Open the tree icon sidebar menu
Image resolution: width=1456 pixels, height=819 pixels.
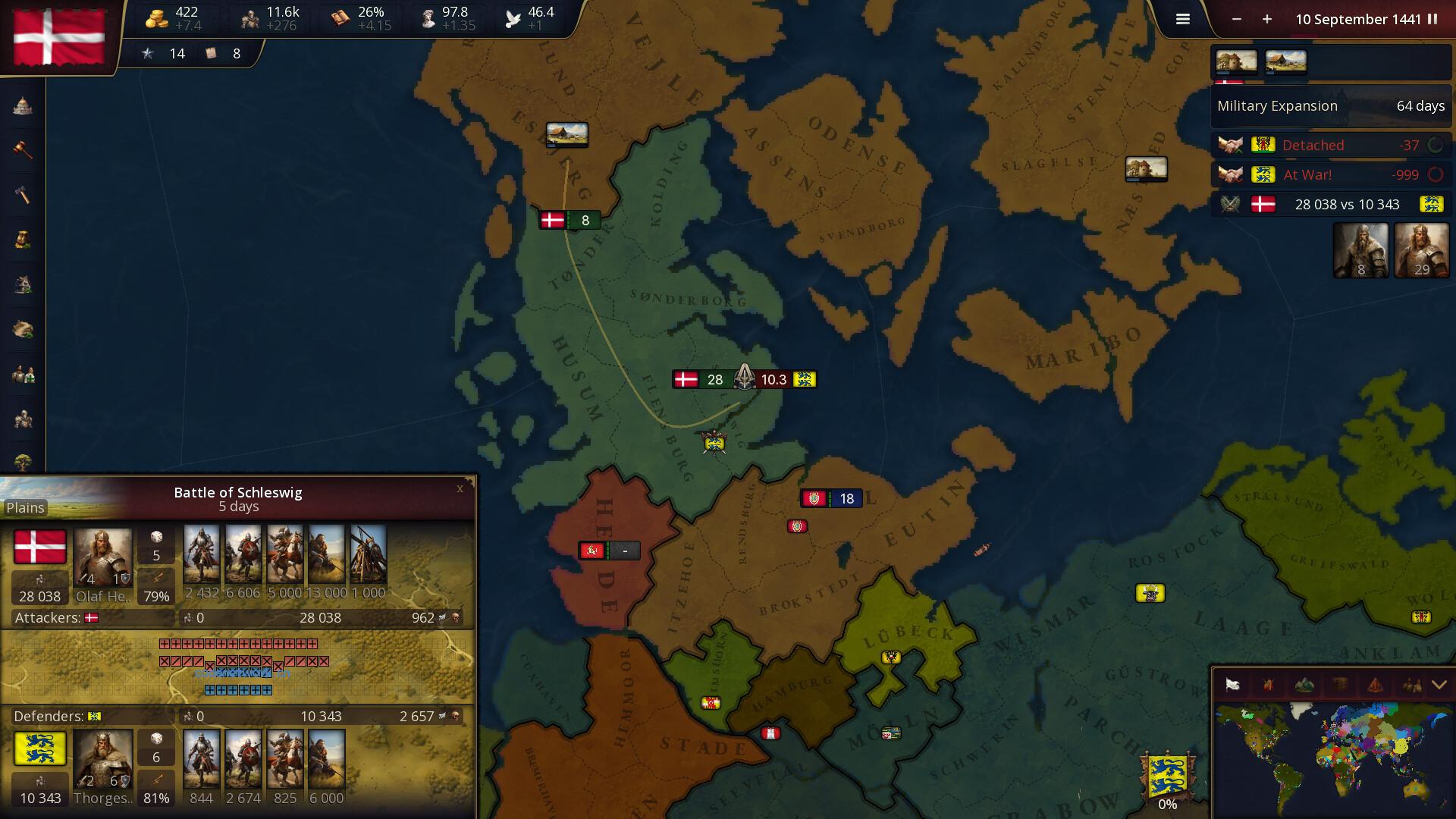23,461
